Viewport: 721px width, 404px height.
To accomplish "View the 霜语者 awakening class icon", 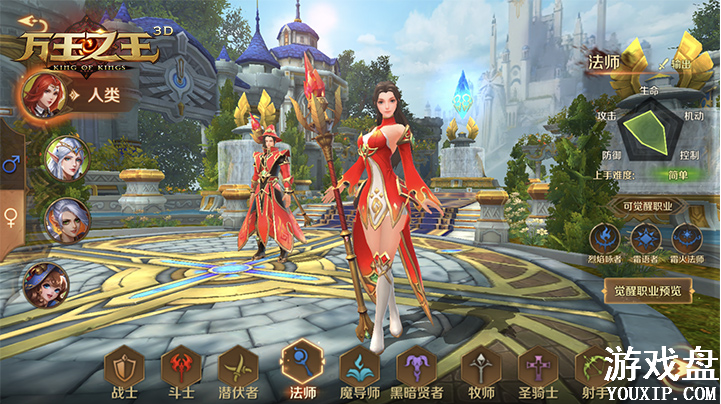I will click(647, 240).
